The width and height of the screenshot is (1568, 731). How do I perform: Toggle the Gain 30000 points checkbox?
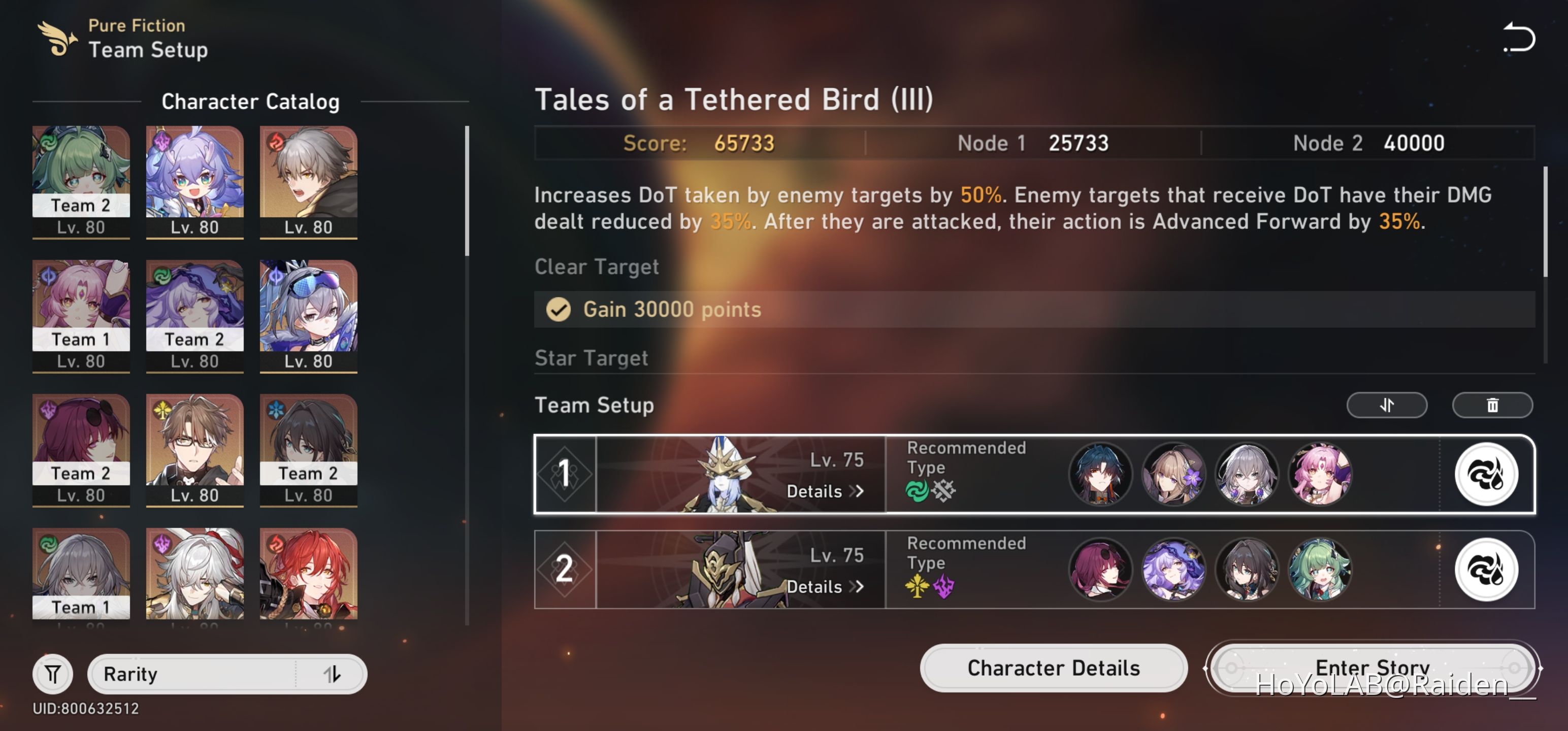[x=558, y=309]
